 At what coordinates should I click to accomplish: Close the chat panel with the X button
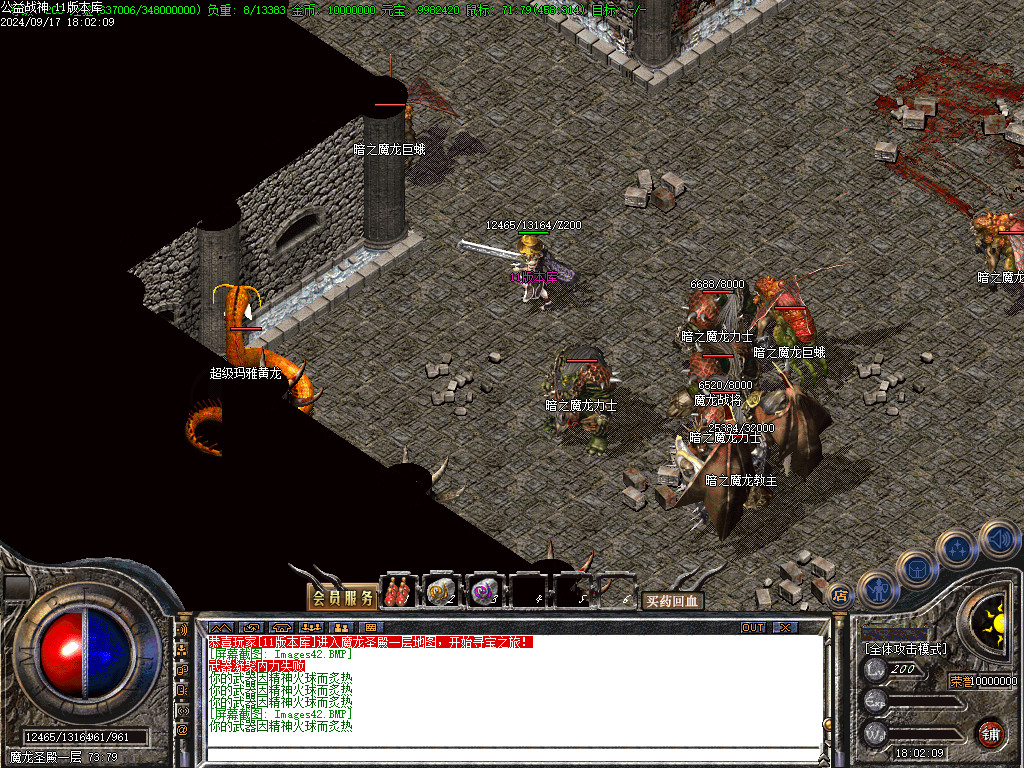tap(786, 628)
